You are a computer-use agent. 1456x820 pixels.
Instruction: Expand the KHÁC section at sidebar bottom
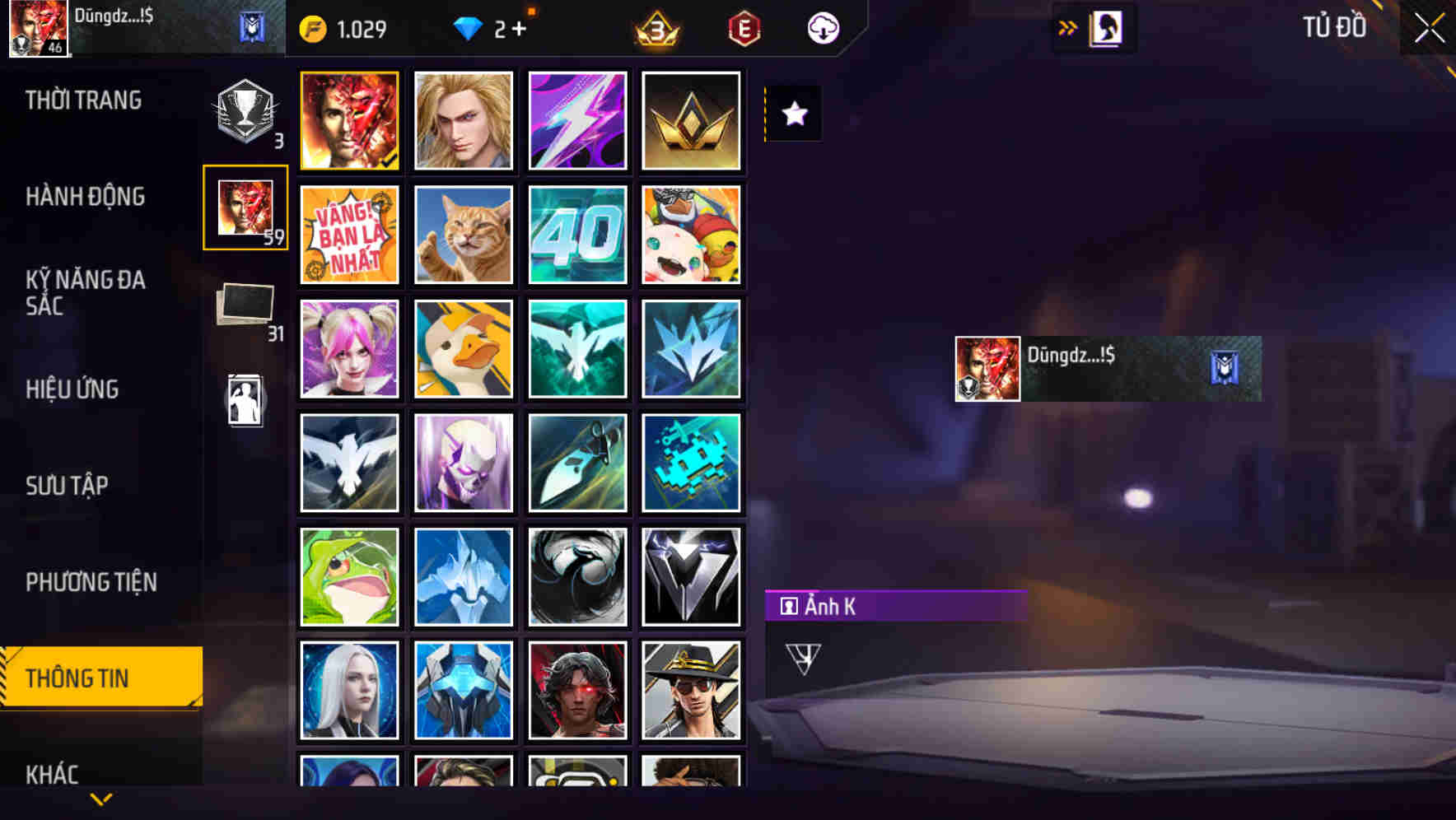tap(52, 775)
